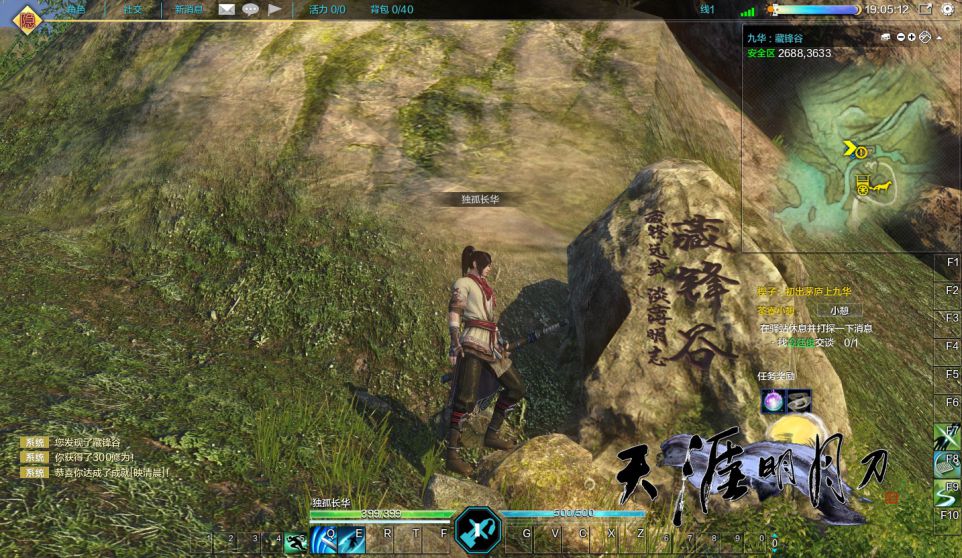Zoom out the minimap with minus button
Screen dimensions: 962x558
coord(900,37)
